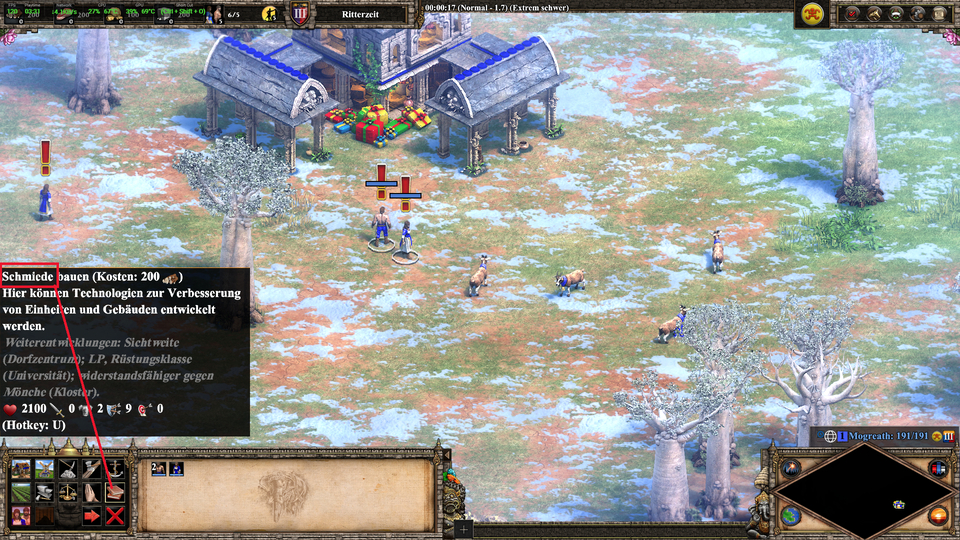Screen dimensions: 960x540
Task: Select the anvil building icon
Action: (45, 492)
